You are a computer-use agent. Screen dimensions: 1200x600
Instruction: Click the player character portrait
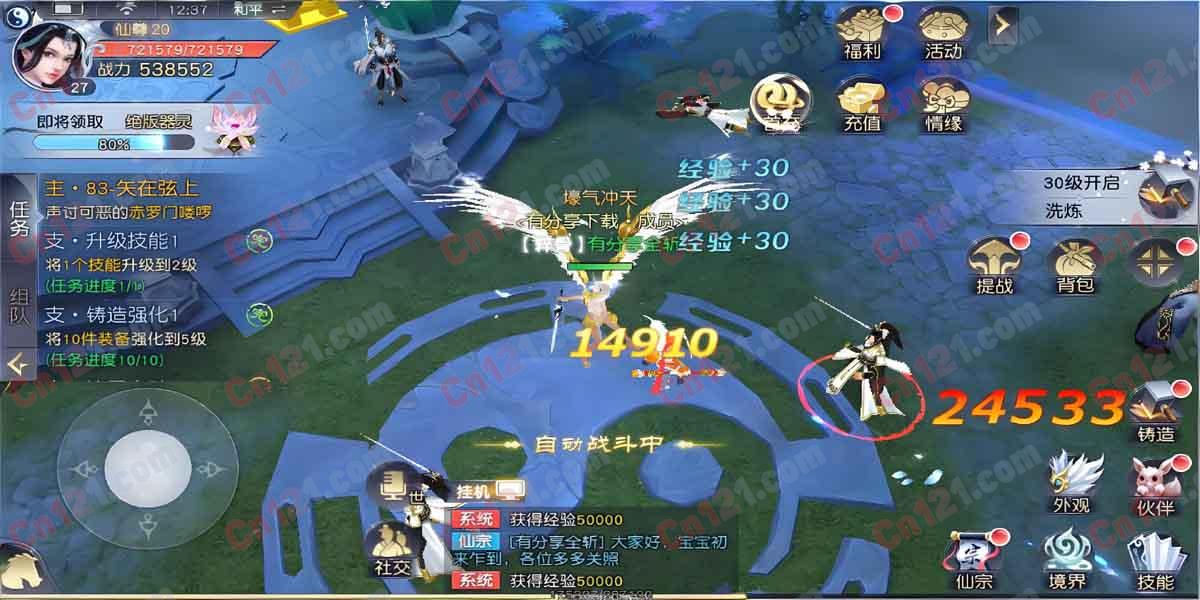(x=46, y=52)
